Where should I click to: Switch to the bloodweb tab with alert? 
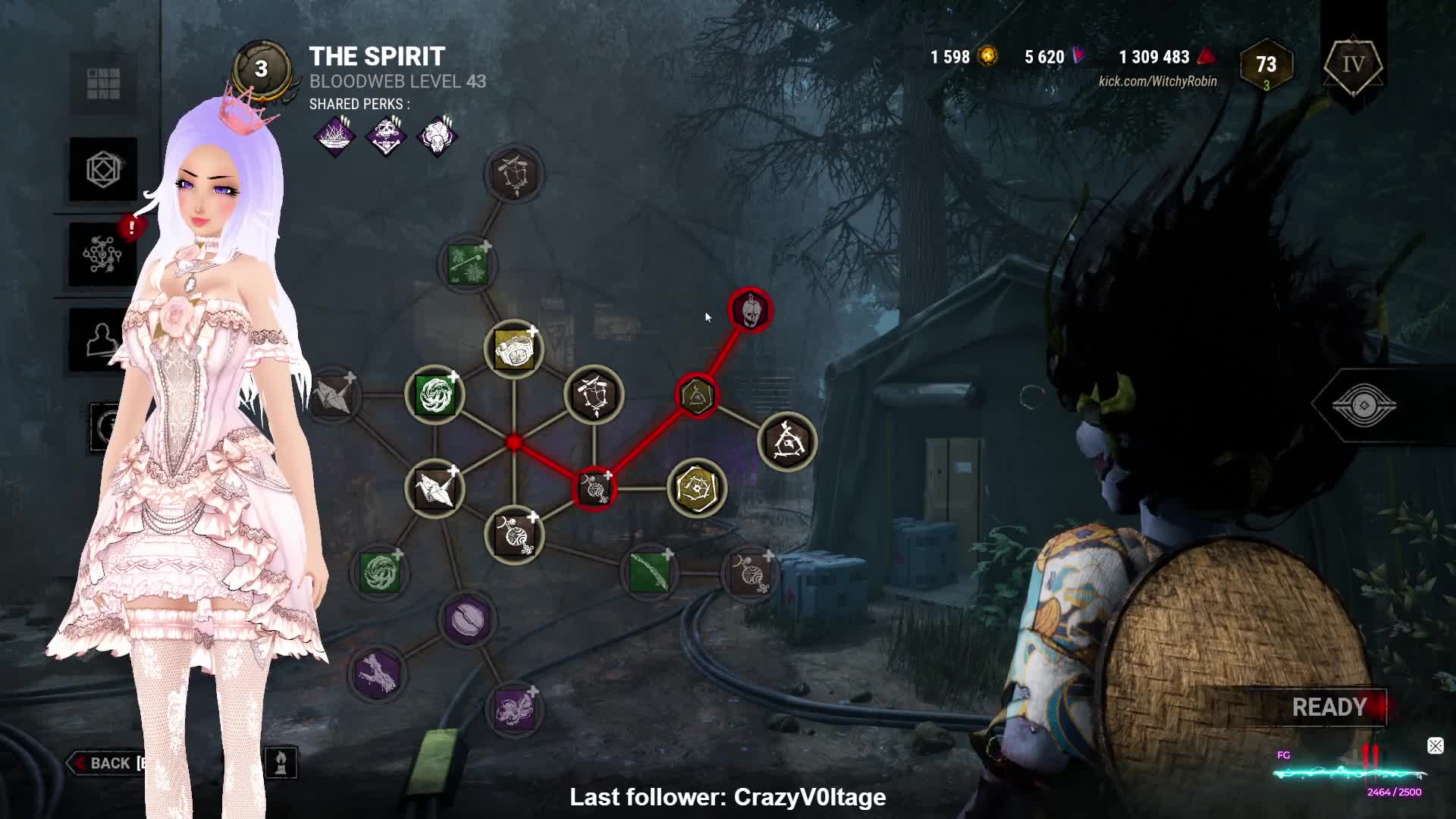103,254
